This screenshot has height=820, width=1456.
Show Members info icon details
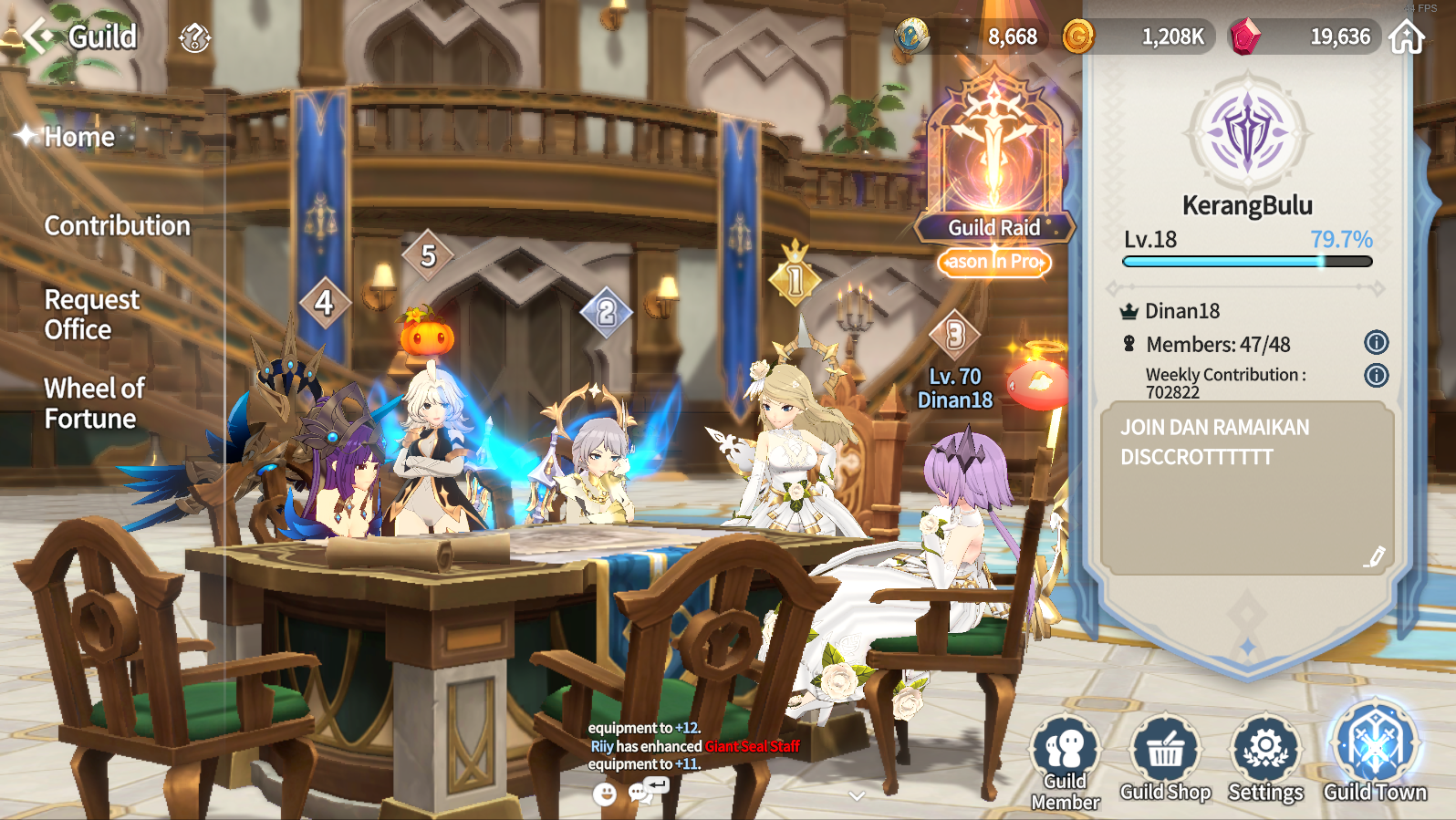coord(1376,343)
